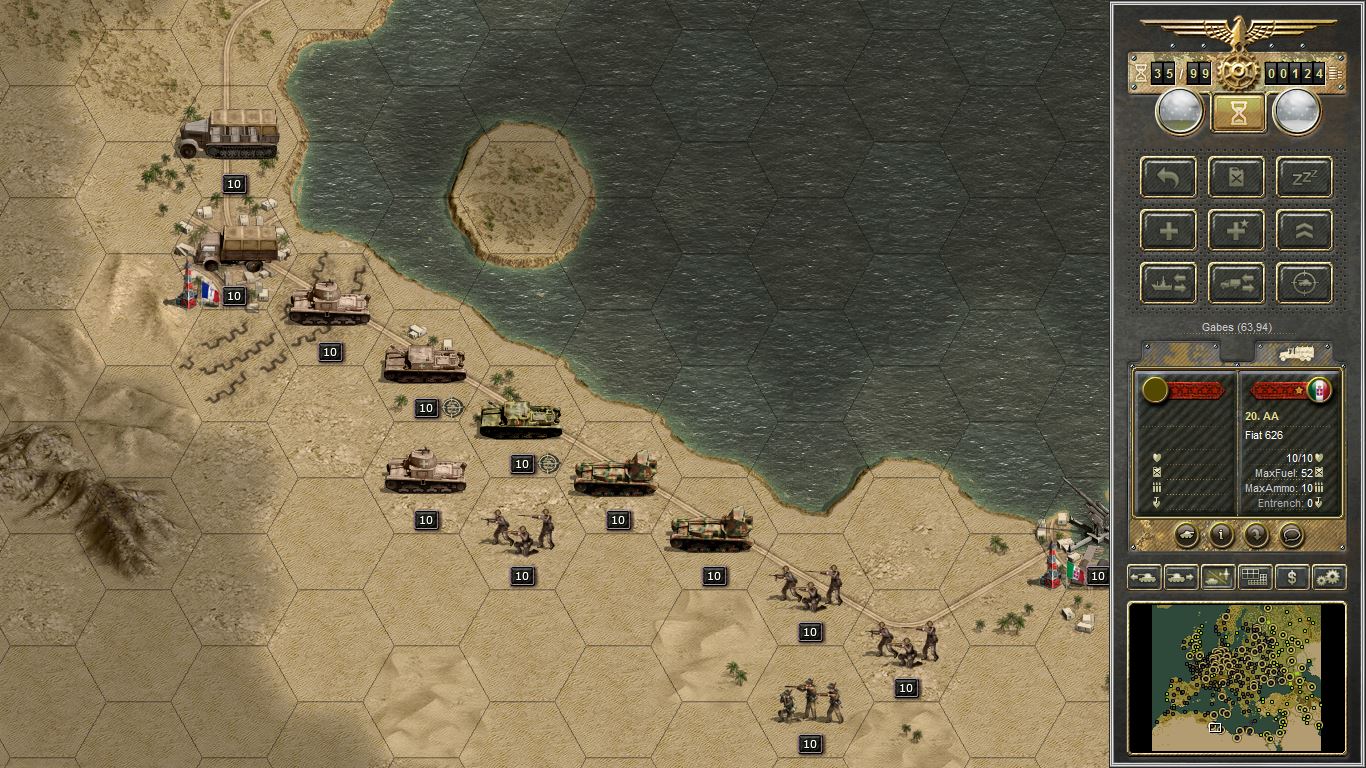Select the next unit tank arrow button
The width and height of the screenshot is (1366, 768).
(x=1181, y=577)
